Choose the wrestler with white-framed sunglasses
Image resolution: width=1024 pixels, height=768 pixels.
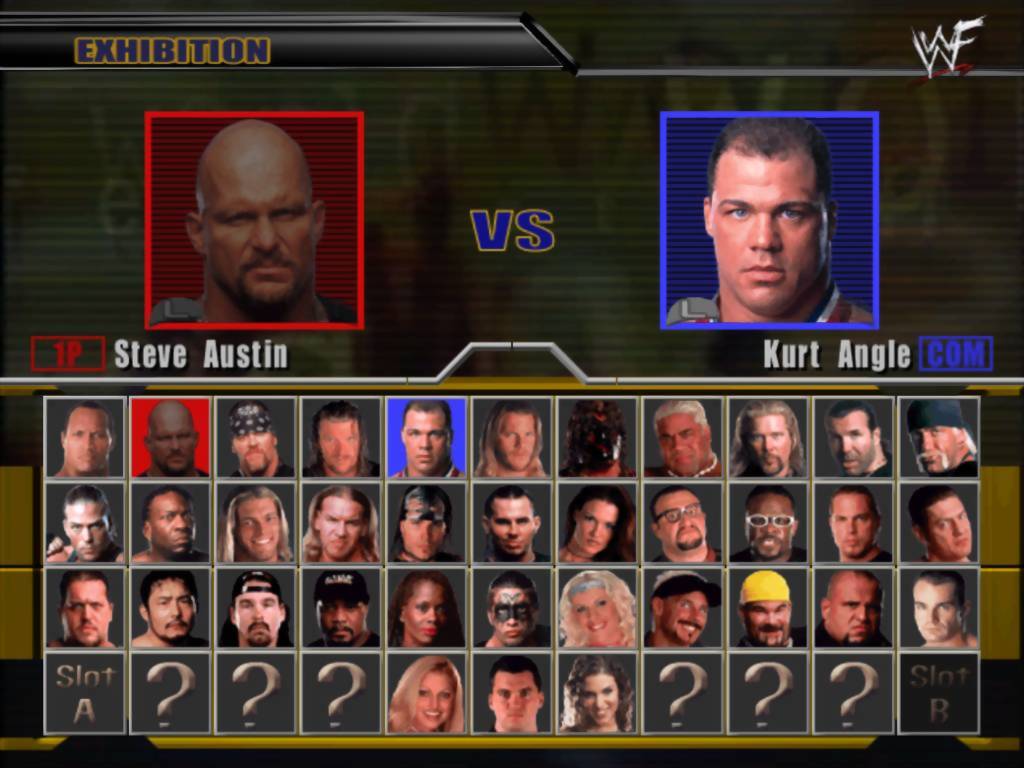coord(768,523)
